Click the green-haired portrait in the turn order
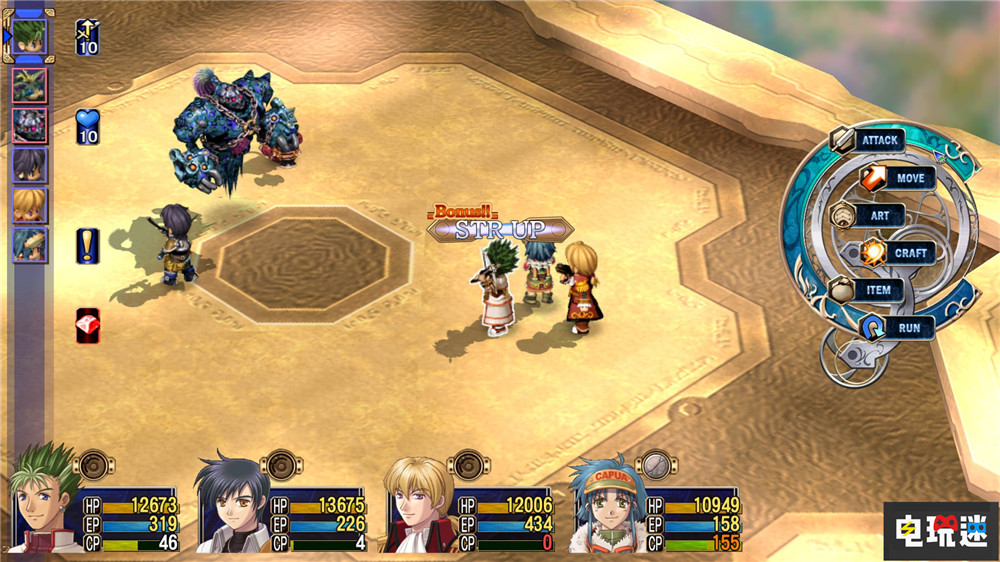1000x562 pixels. coord(30,37)
